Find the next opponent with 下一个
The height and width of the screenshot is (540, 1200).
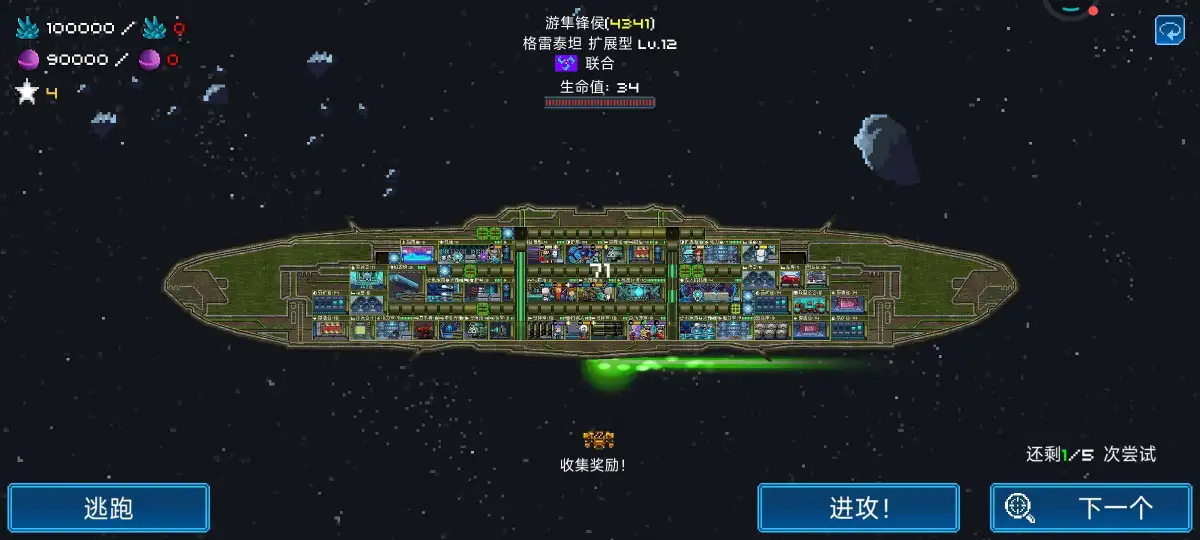tap(1091, 508)
